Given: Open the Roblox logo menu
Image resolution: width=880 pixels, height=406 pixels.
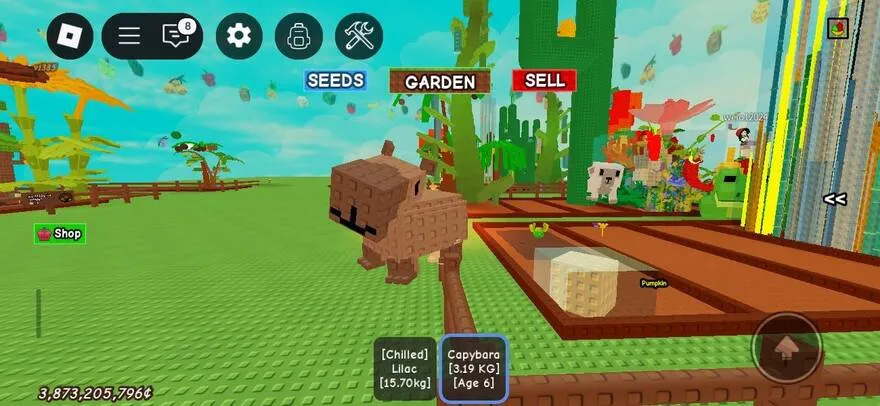Looking at the screenshot, I should 70,36.
